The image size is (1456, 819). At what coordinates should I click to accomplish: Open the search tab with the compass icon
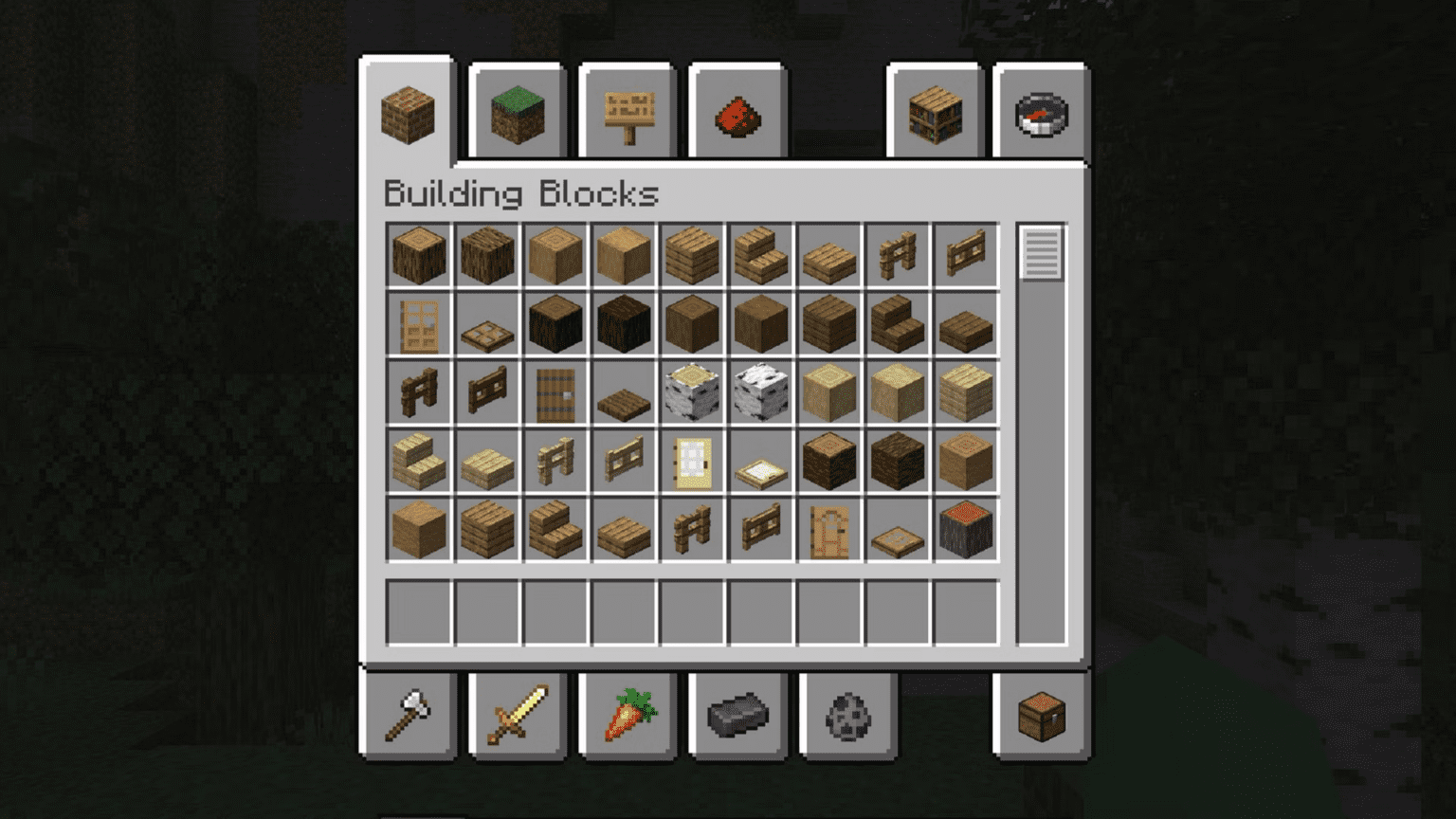click(x=1043, y=113)
